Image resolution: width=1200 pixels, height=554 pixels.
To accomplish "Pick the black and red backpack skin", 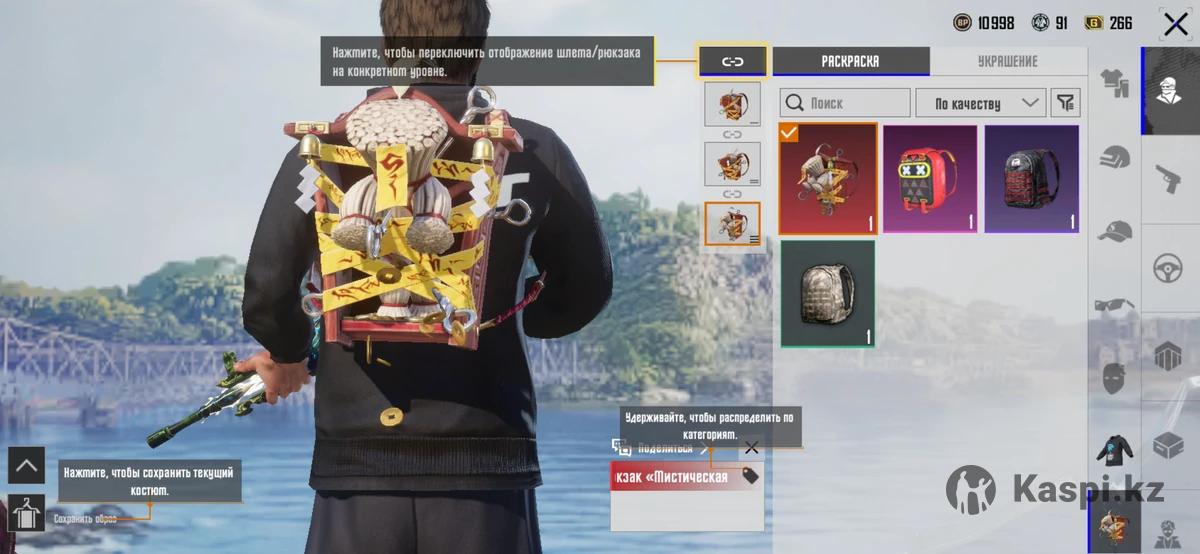I will click(1032, 179).
